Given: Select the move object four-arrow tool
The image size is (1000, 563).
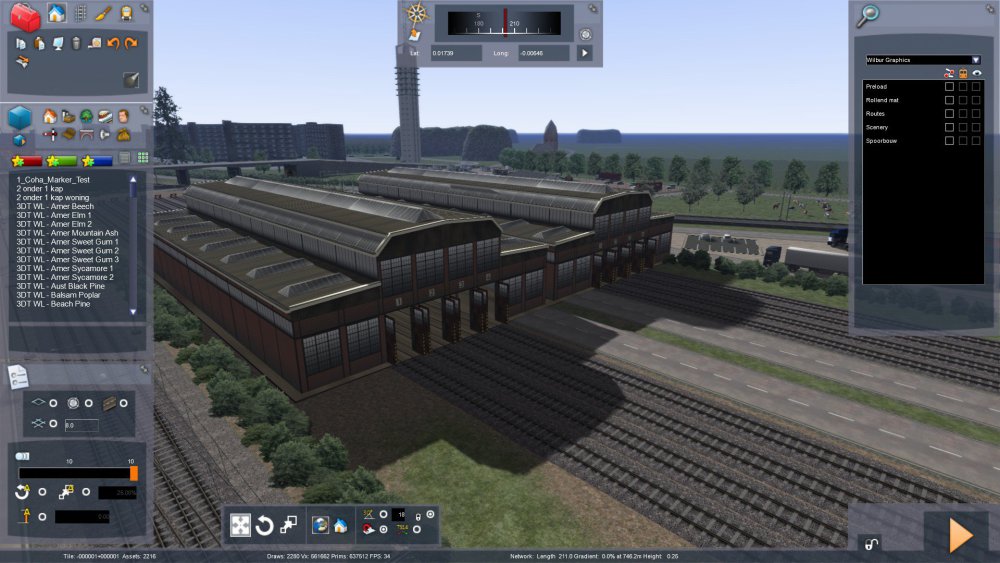Looking at the screenshot, I should (x=241, y=525).
